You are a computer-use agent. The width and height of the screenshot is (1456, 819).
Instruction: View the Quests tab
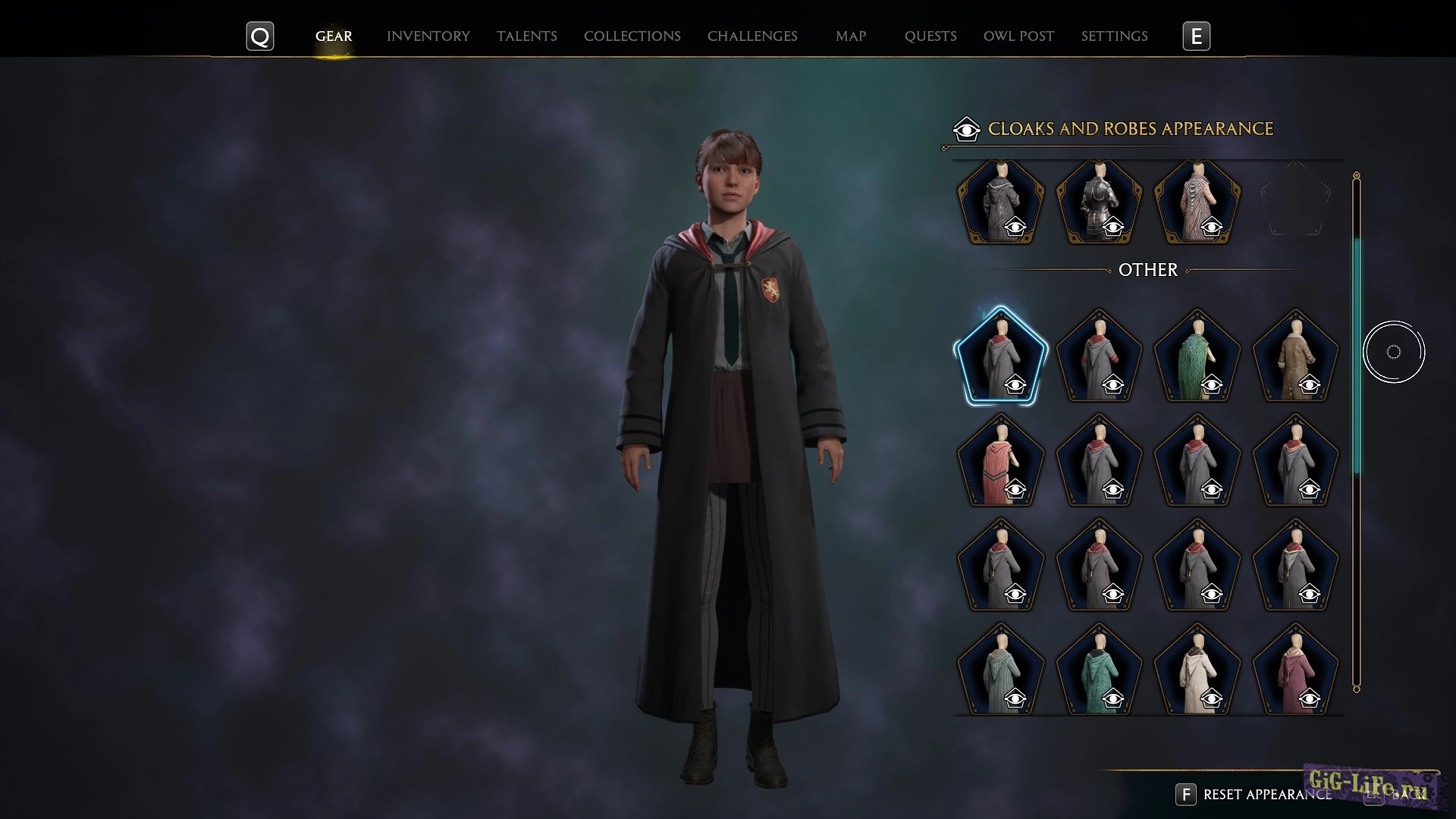tap(930, 36)
